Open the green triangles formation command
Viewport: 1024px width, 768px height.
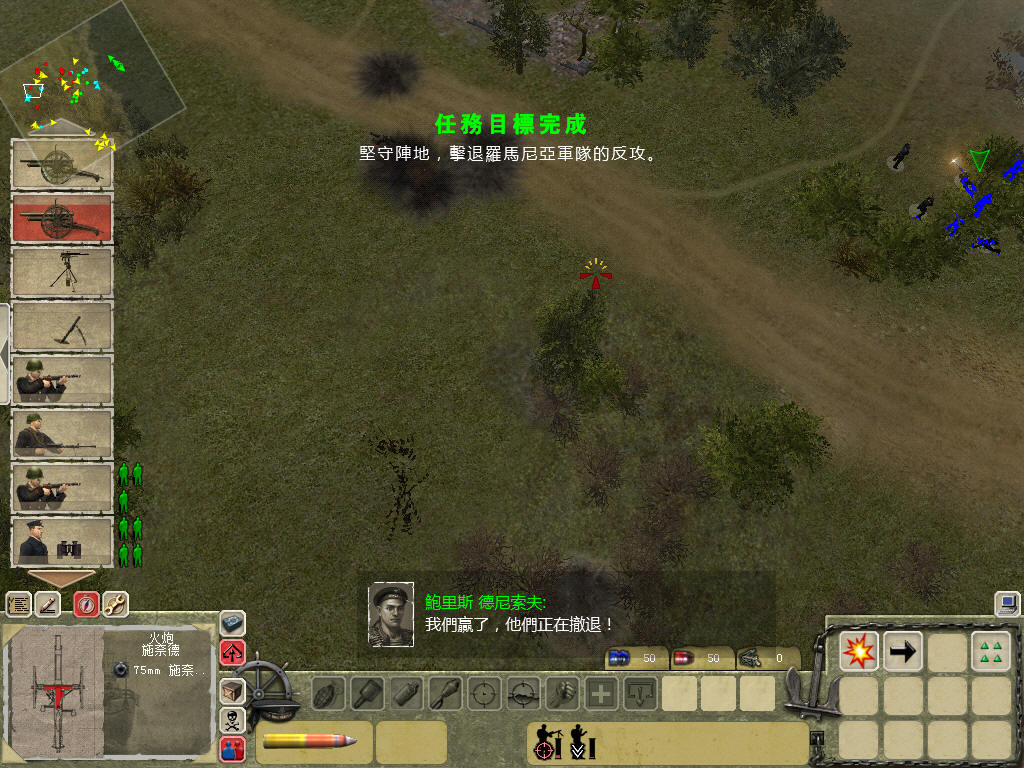click(990, 651)
